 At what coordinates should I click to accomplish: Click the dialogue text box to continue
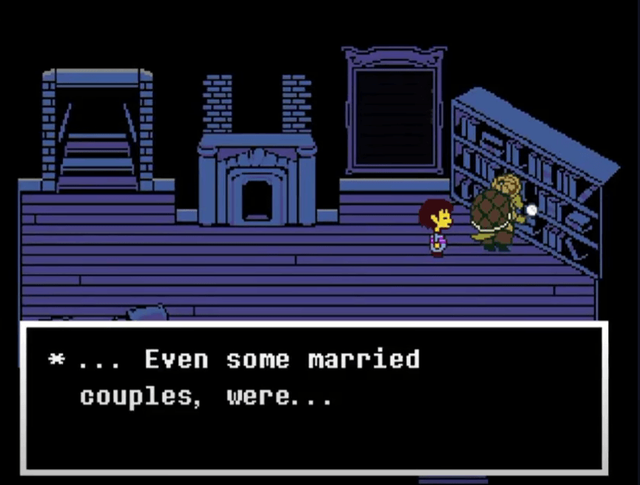[x=314, y=398]
